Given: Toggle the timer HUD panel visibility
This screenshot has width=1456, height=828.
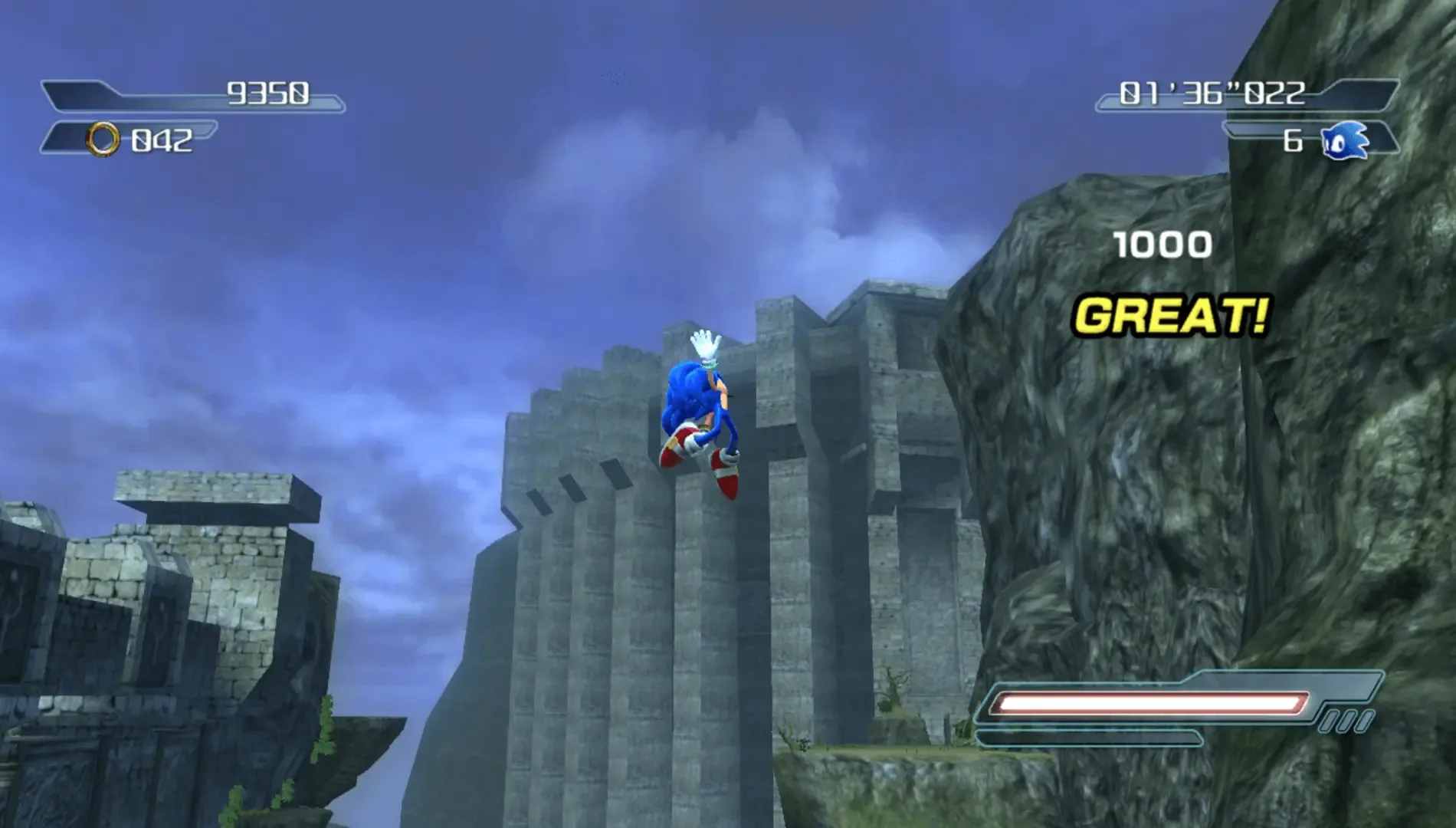Looking at the screenshot, I should (1211, 96).
